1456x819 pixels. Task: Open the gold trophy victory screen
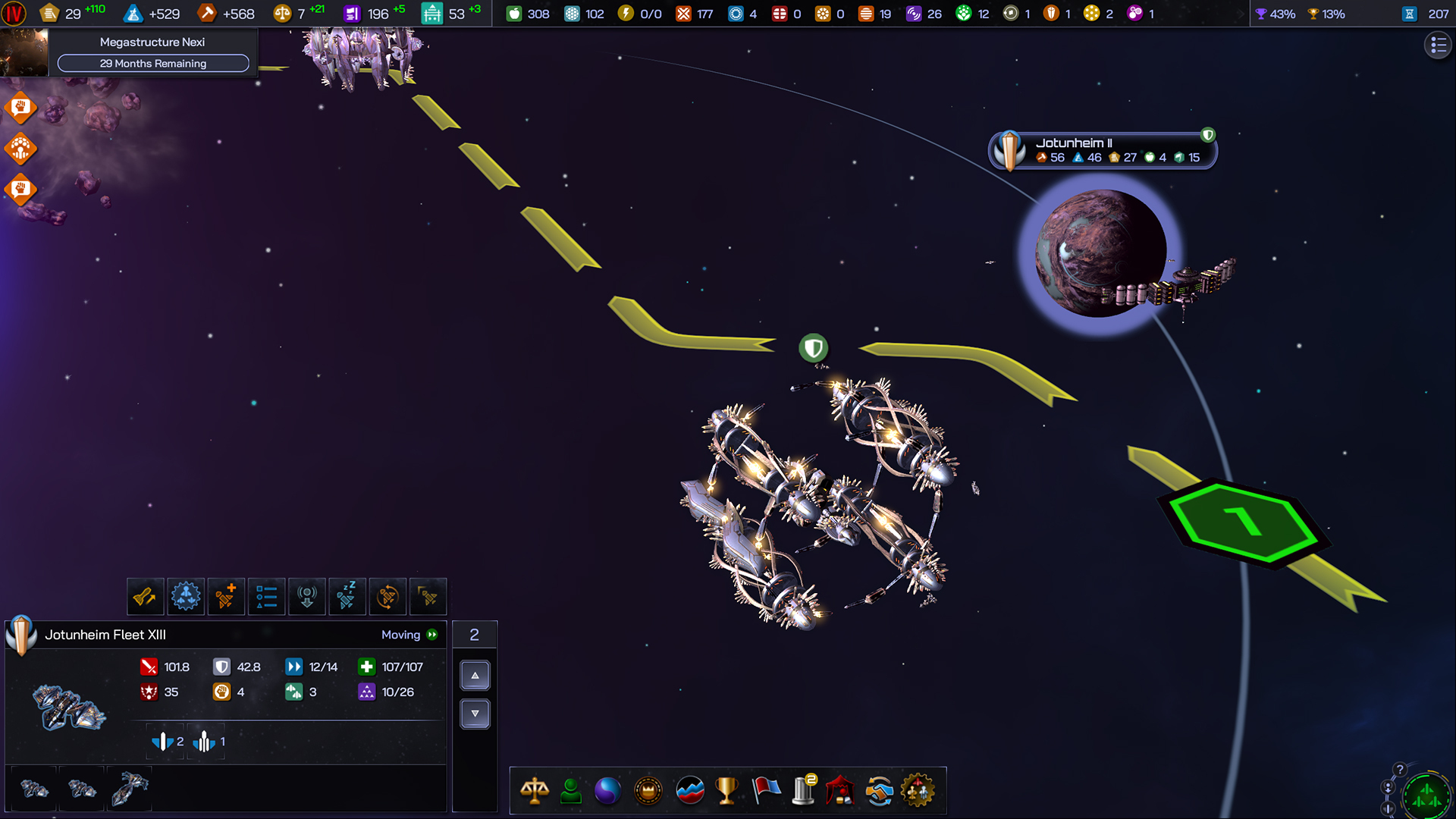click(x=726, y=791)
